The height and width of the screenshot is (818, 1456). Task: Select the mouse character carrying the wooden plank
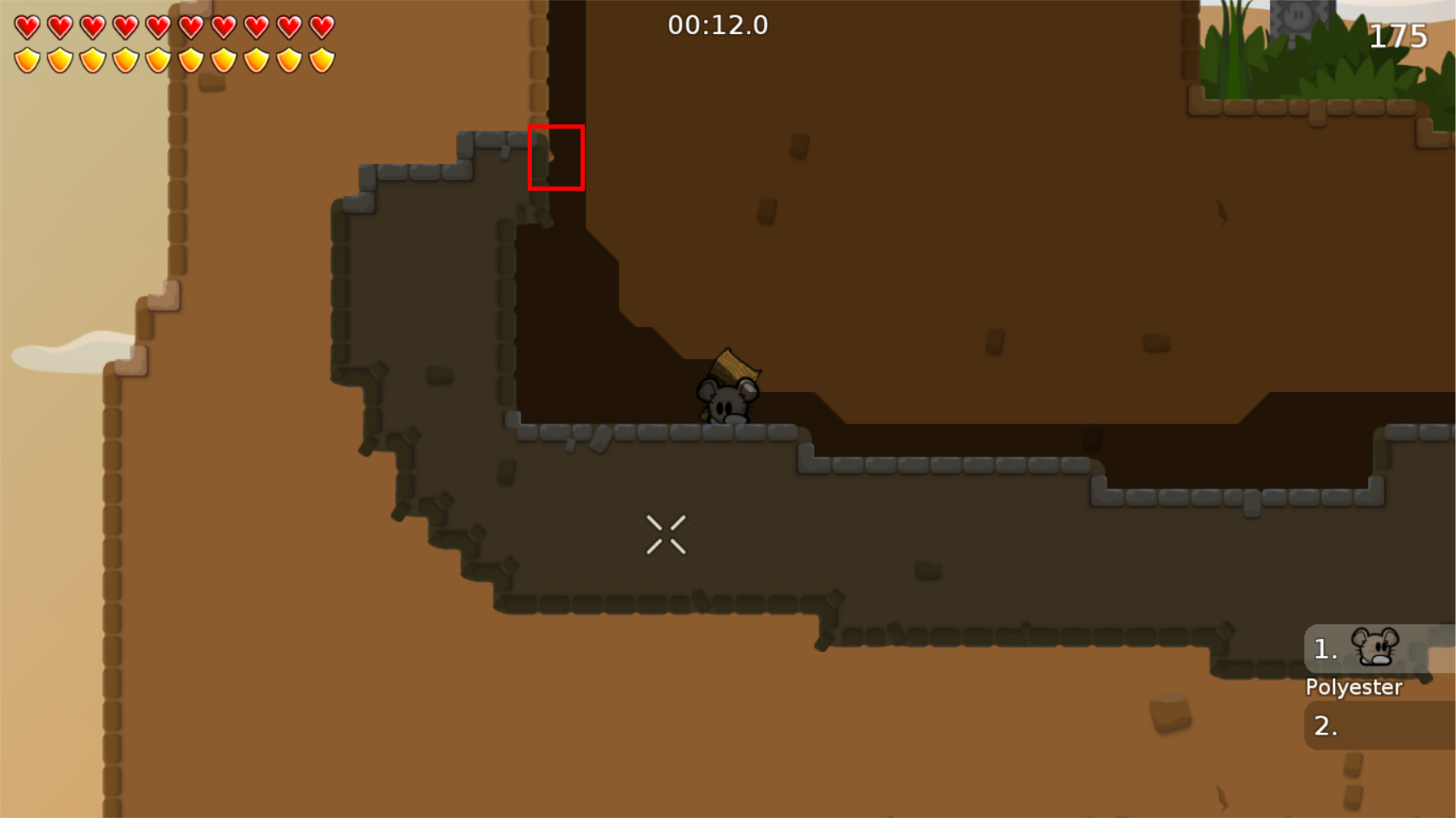point(729,402)
